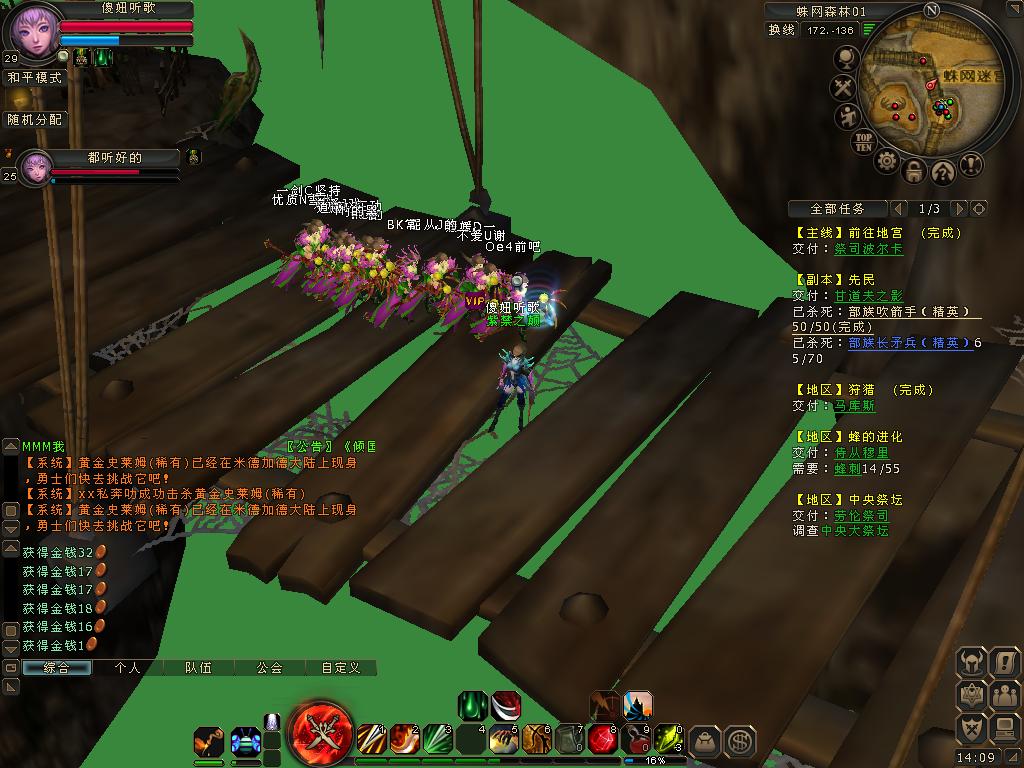Open the 全部任务 quest filter dropdown
Viewport: 1024px width, 768px height.
pyautogui.click(x=837, y=209)
